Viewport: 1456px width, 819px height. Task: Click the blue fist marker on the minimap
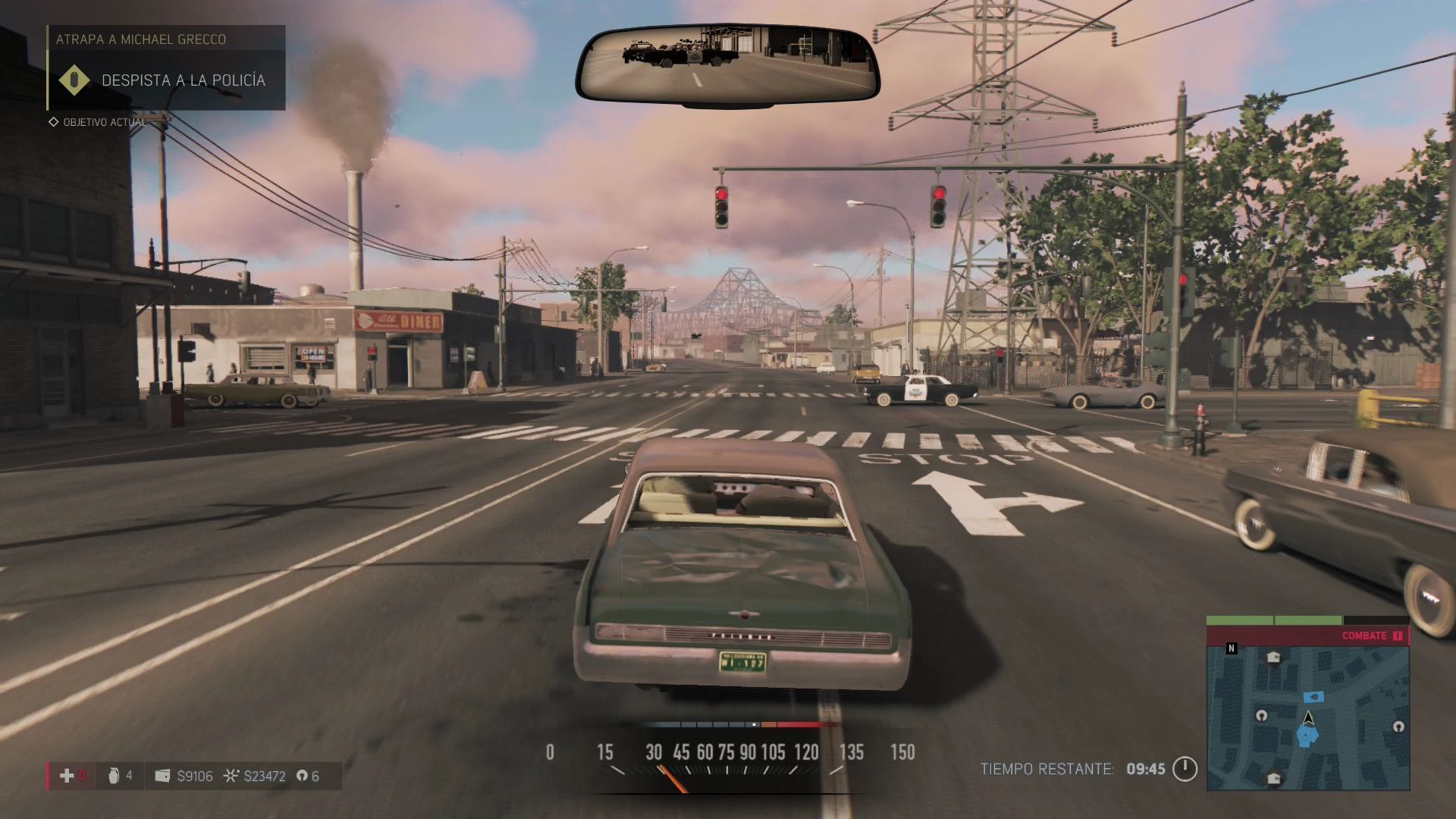pos(1307,736)
